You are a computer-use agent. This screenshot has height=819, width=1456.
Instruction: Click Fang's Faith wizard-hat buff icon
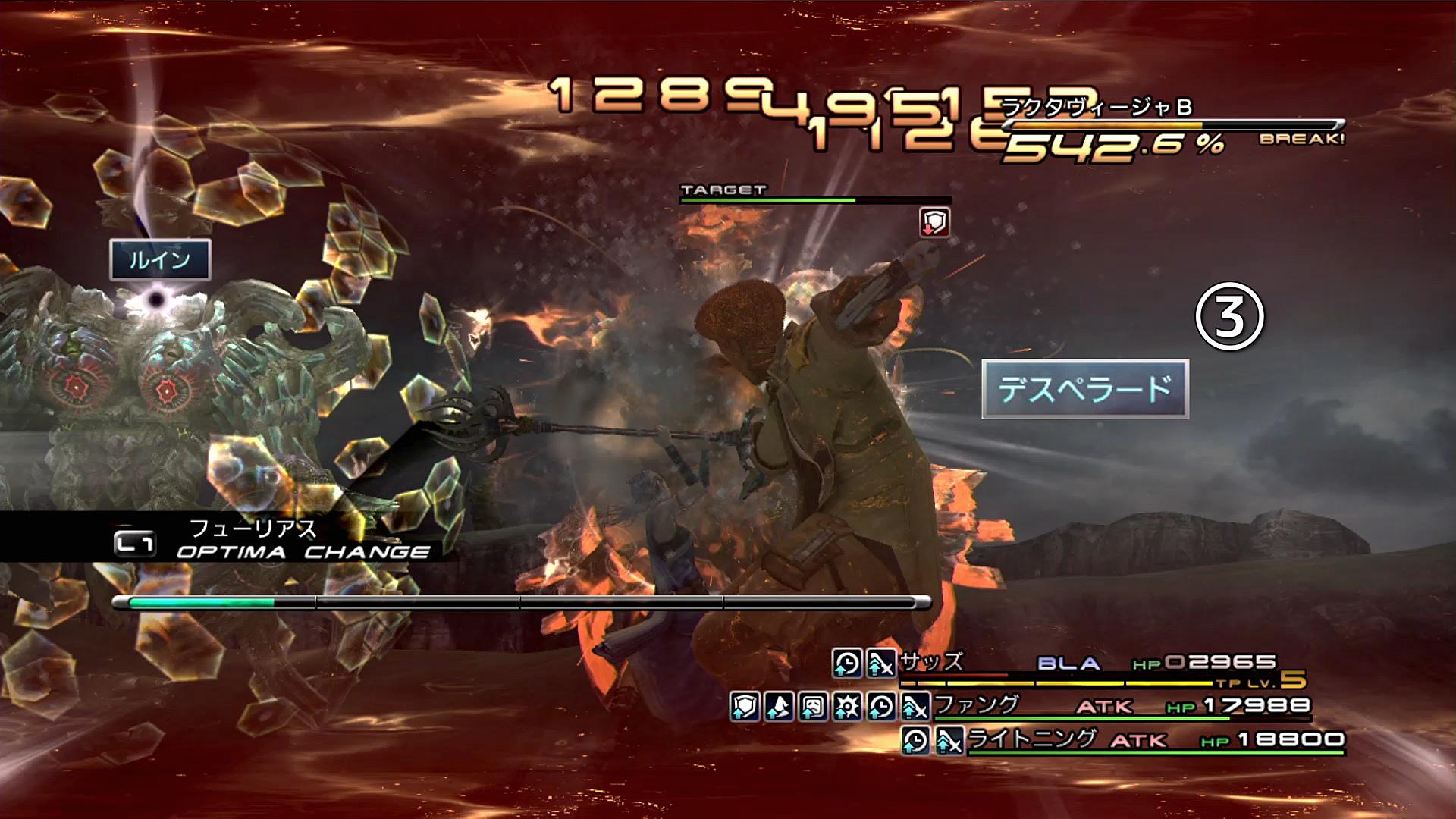(779, 707)
